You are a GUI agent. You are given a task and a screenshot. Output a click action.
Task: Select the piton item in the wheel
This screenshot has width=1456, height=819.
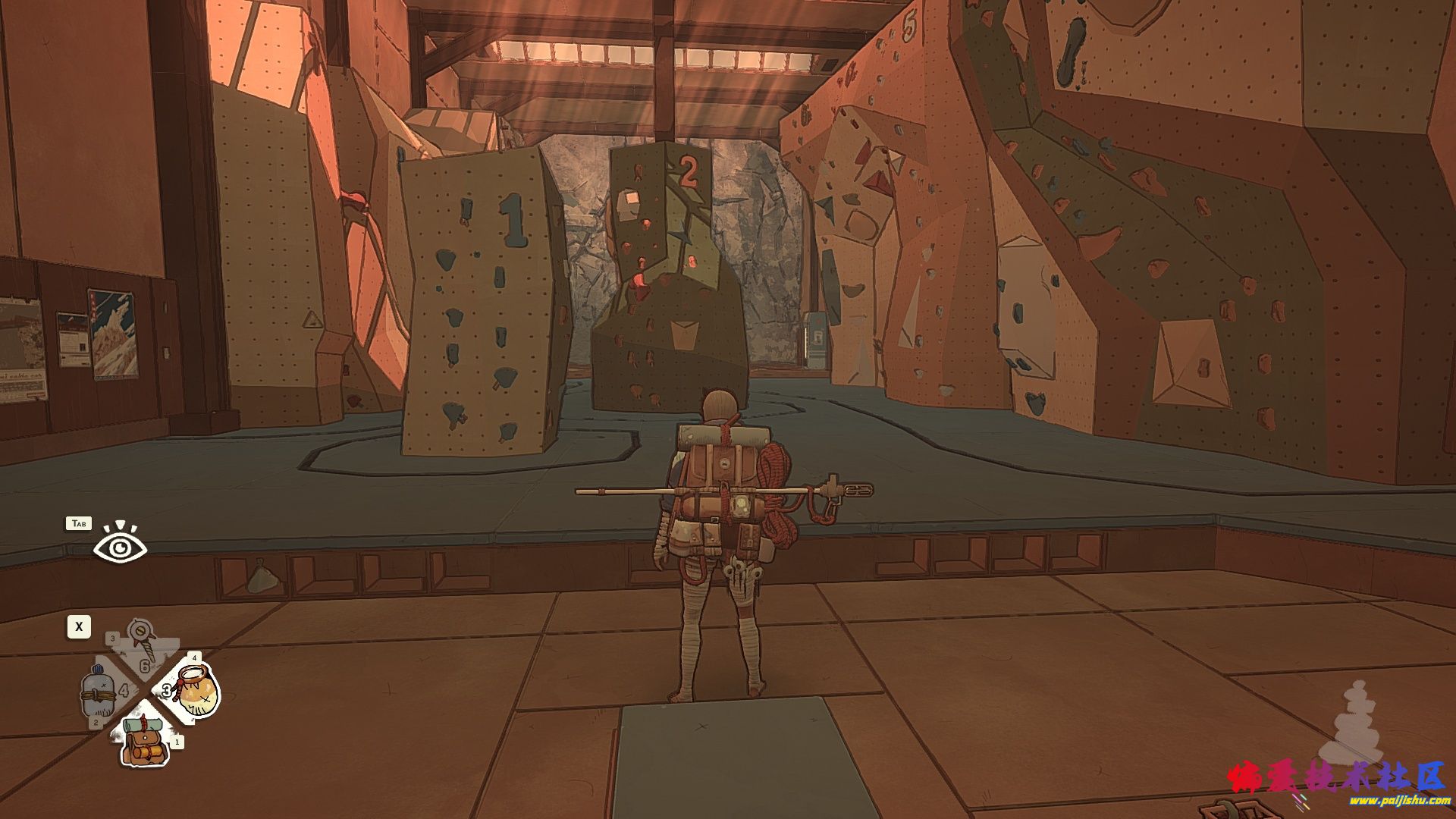tap(141, 645)
